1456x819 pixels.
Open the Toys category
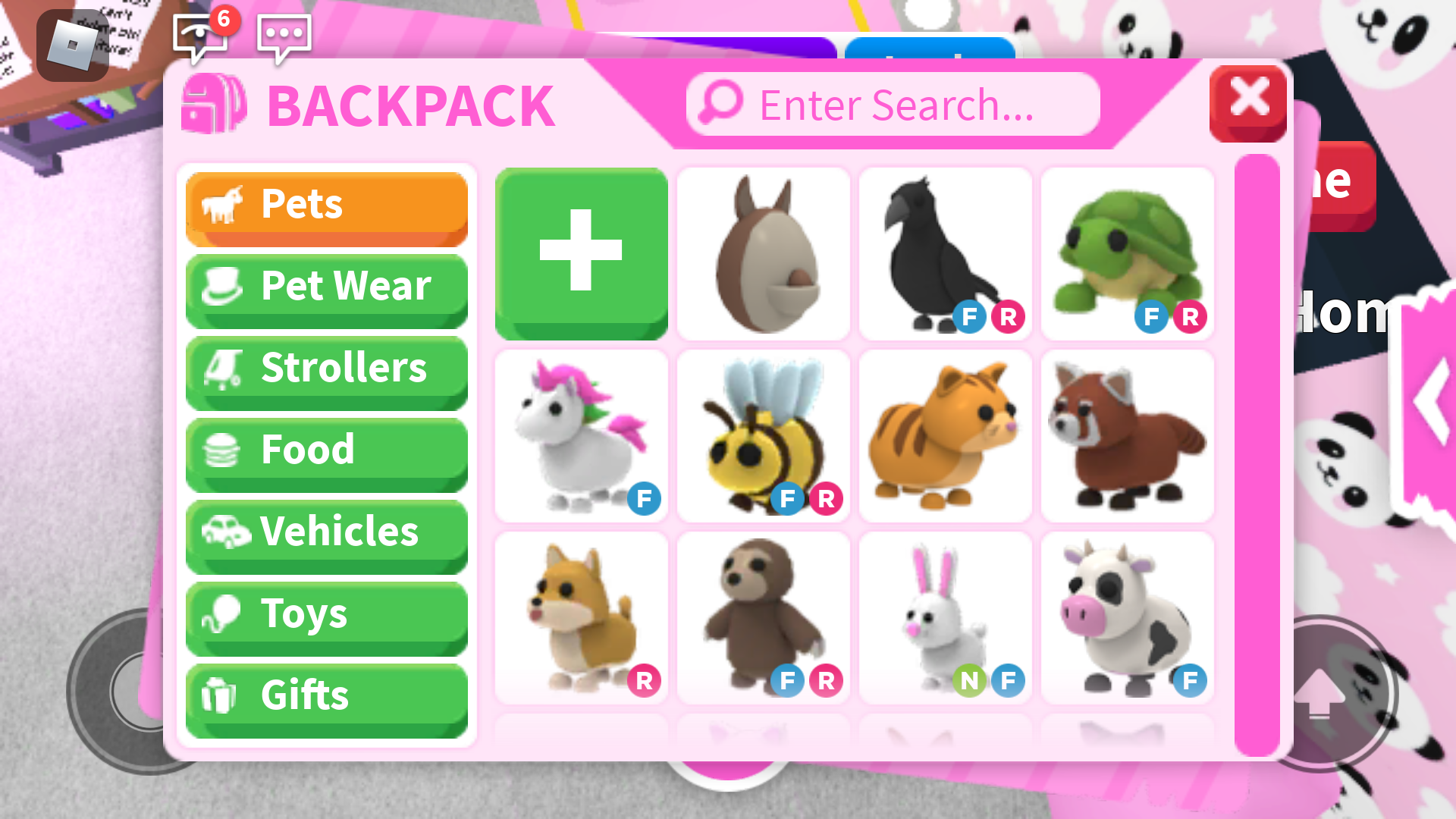pos(326,613)
